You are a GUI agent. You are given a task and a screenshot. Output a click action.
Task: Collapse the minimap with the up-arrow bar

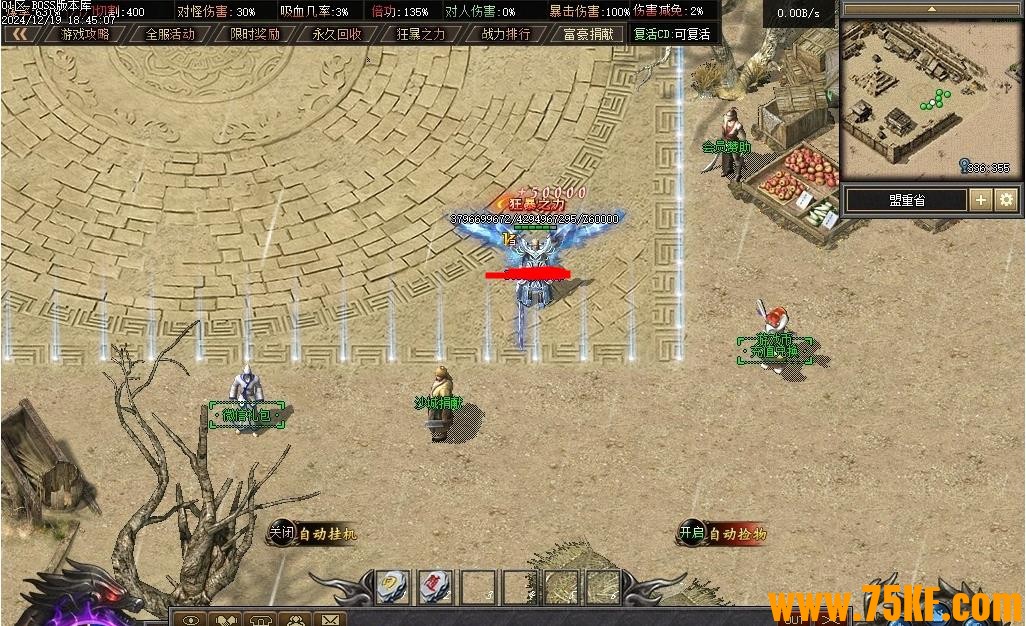(931, 9)
